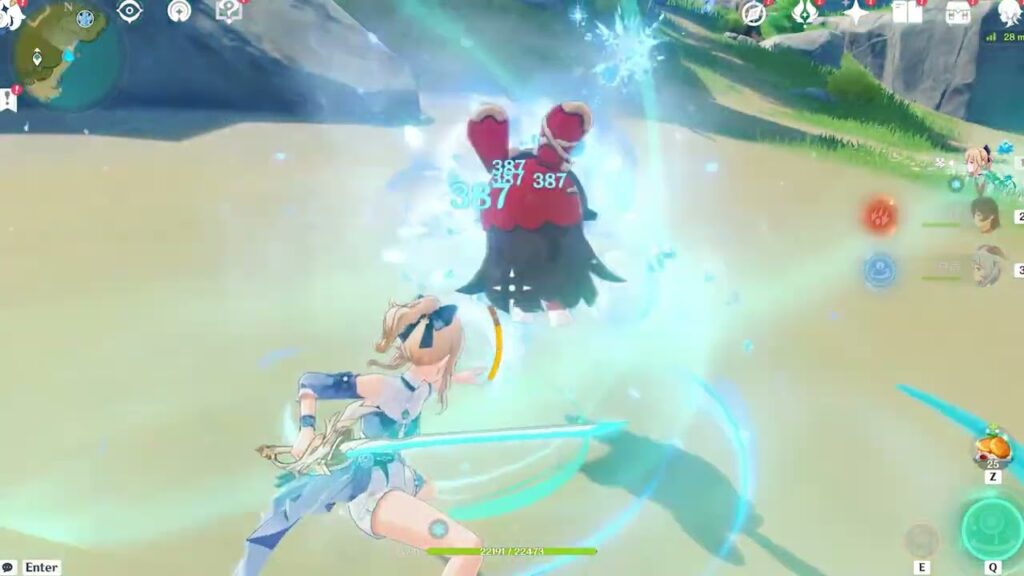1024x576 pixels.
Task: Switch to the second party member portrait
Action: (985, 215)
